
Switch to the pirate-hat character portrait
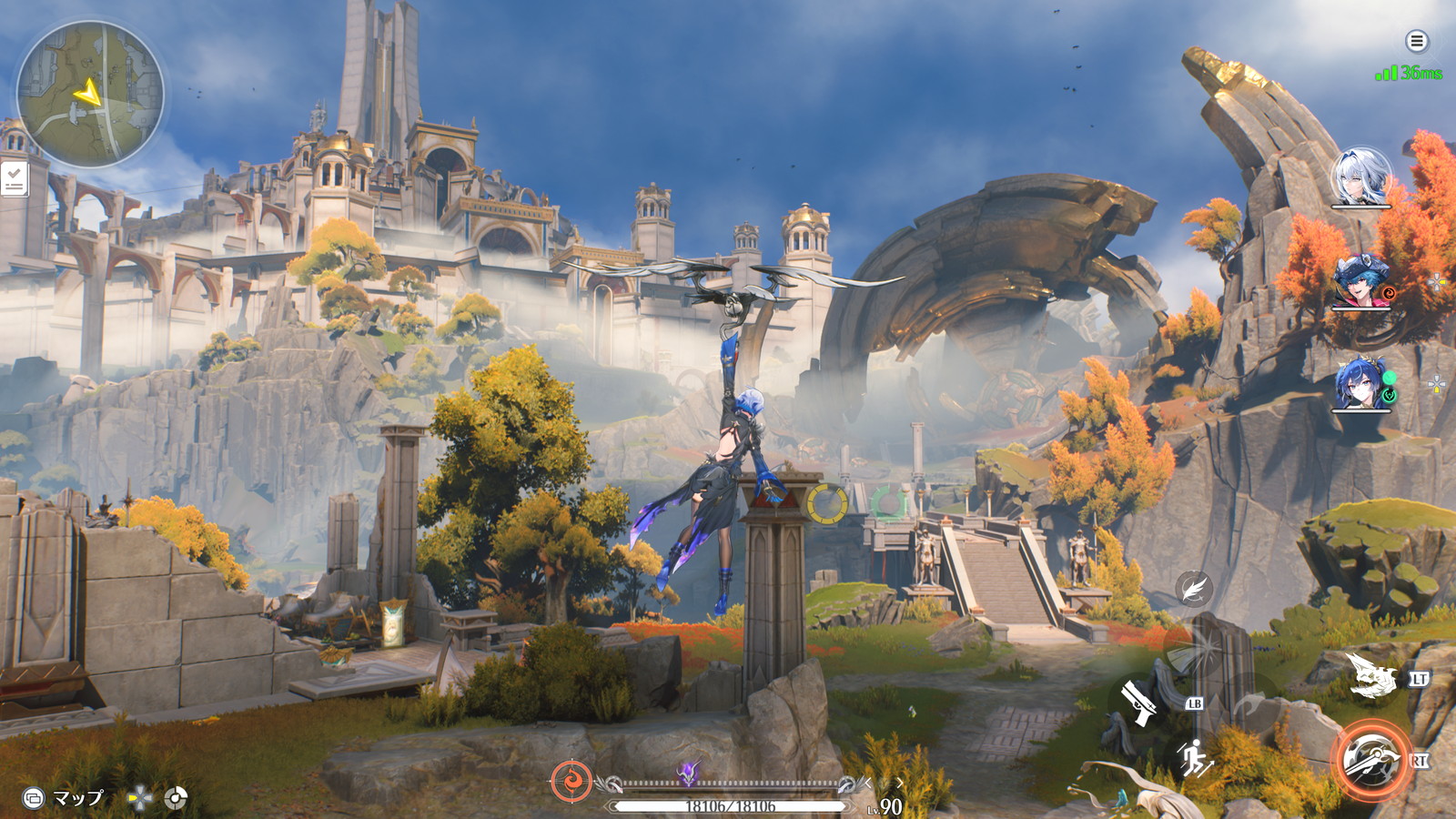pyautogui.click(x=1361, y=282)
